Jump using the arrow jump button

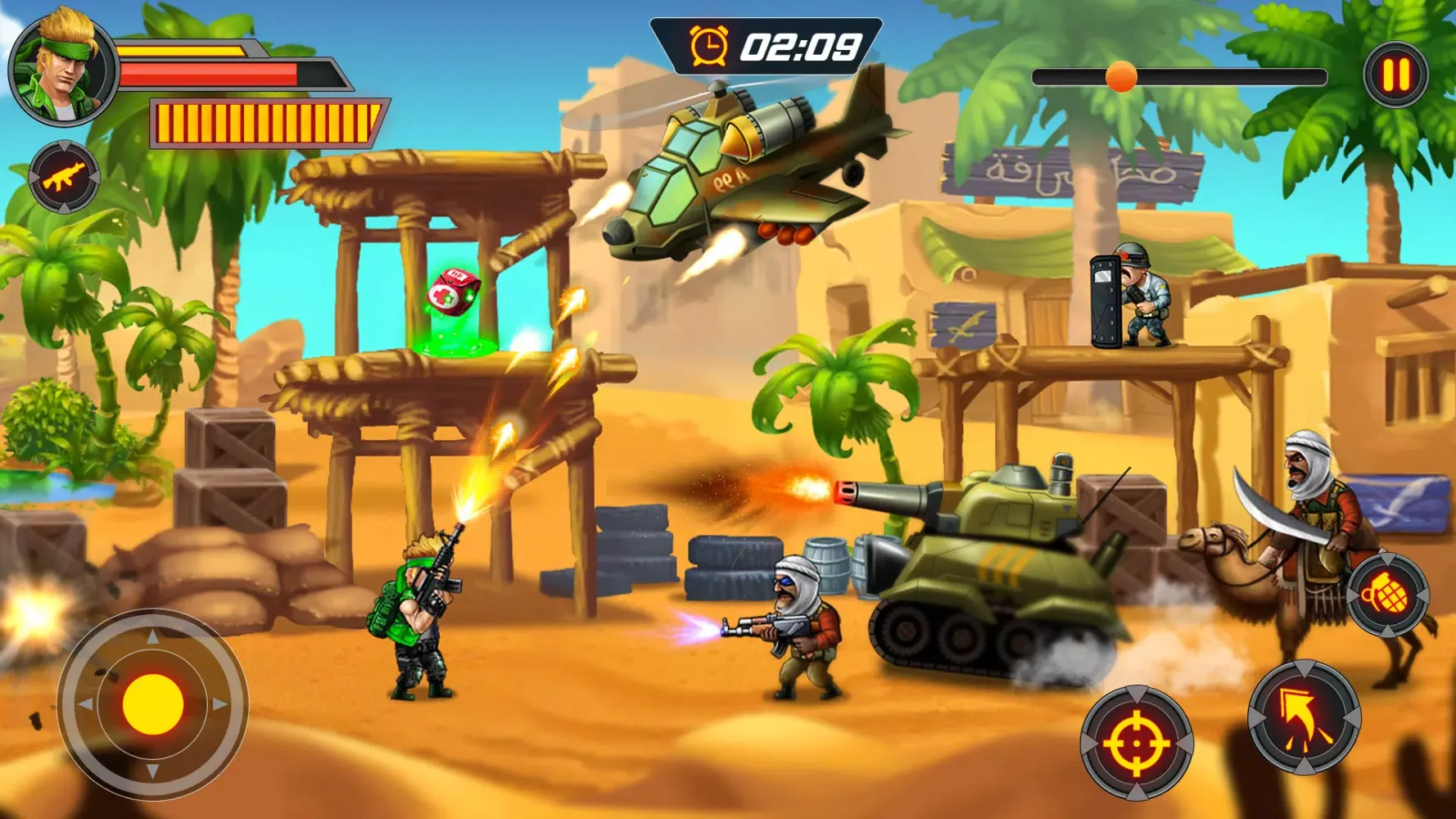[1304, 718]
